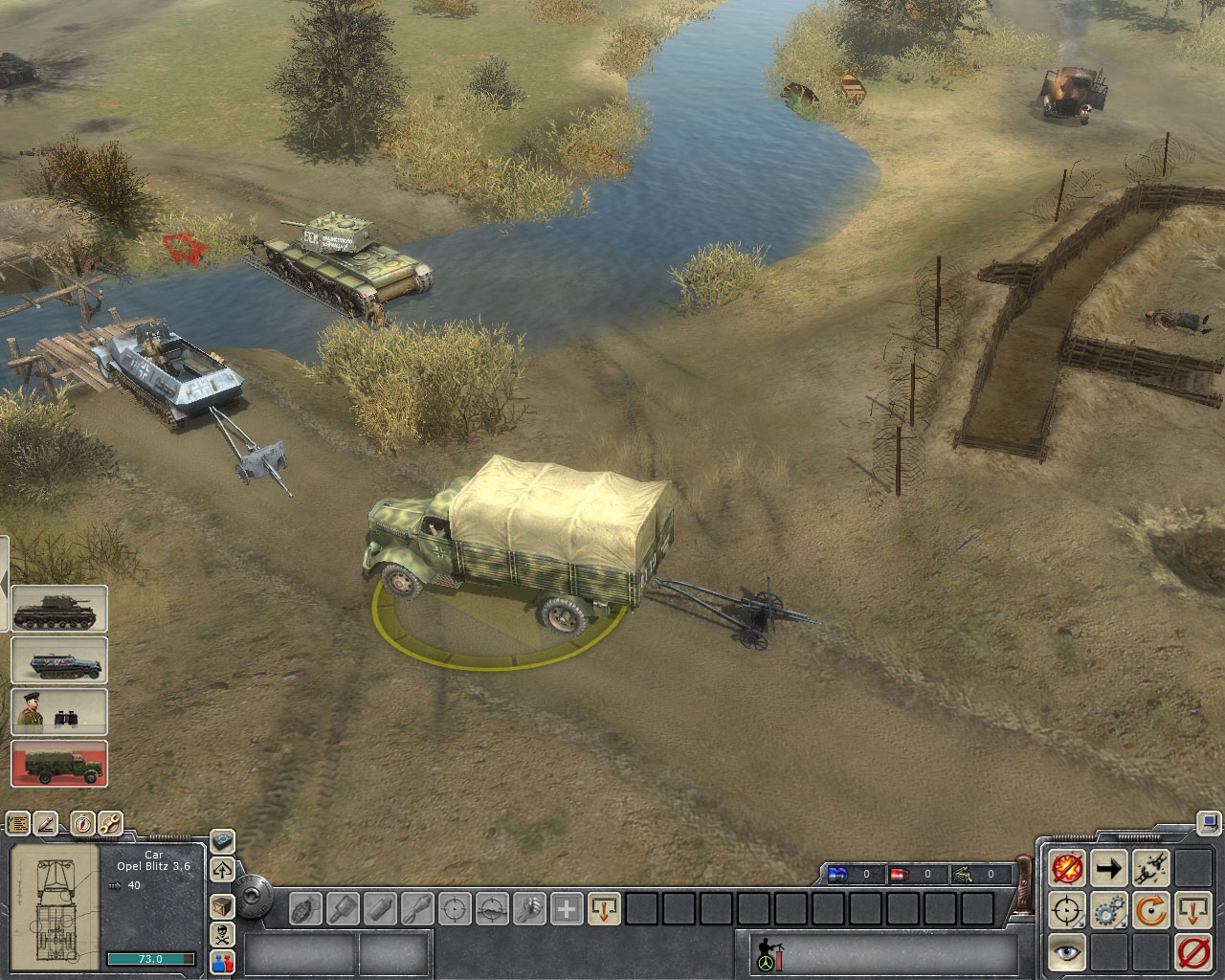The image size is (1225, 980).
Task: Click the skull and crossbones button
Action: click(222, 934)
